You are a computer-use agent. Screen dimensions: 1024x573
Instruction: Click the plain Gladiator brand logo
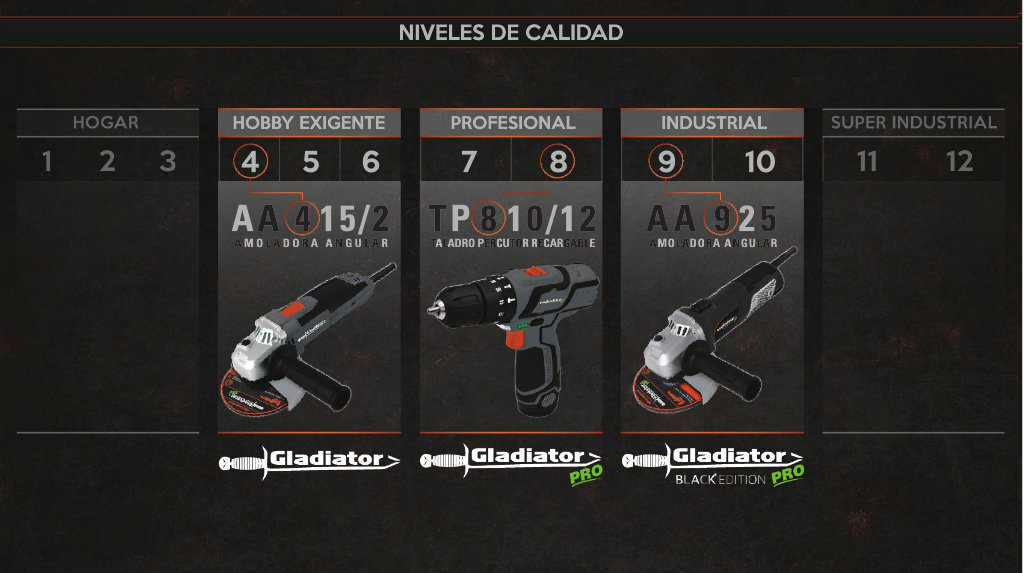point(309,460)
